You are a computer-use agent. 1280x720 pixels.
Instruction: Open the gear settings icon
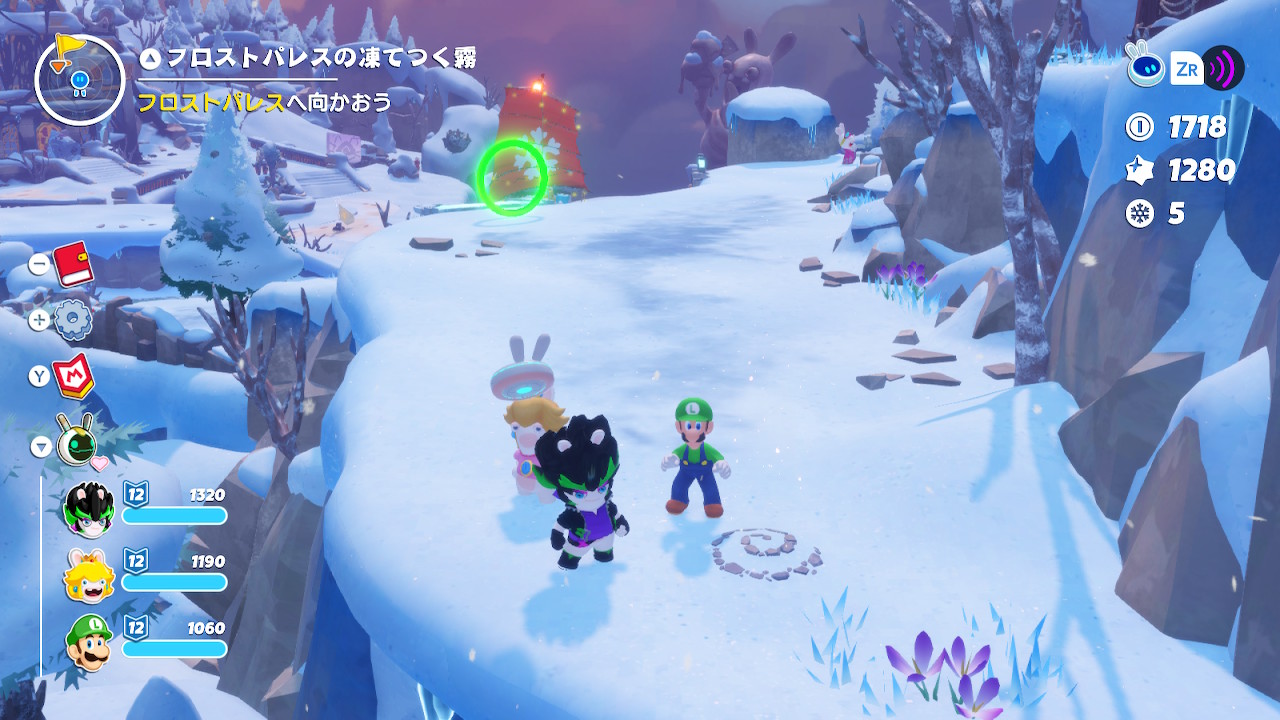[x=73, y=320]
